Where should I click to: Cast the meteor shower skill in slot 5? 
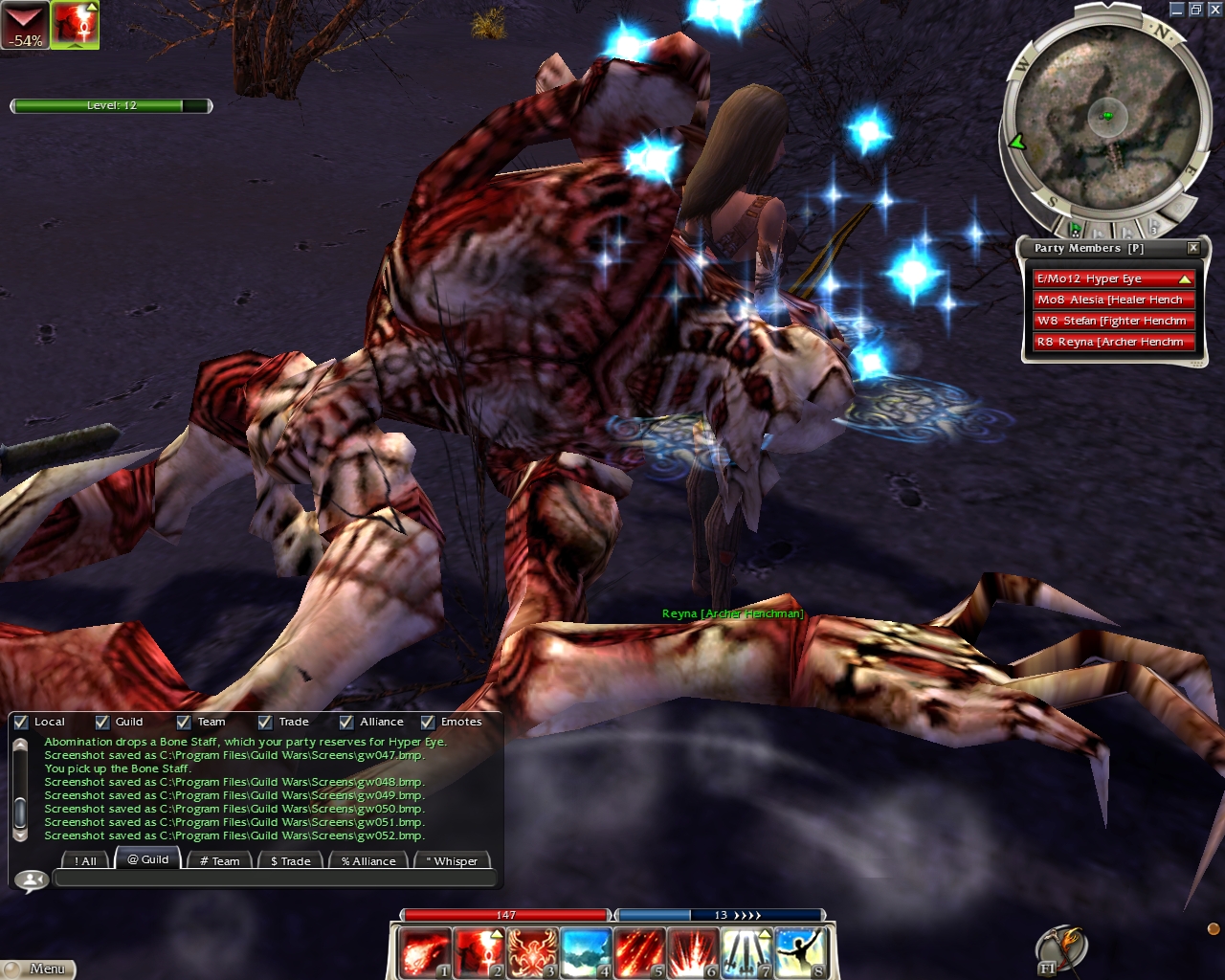[639, 952]
